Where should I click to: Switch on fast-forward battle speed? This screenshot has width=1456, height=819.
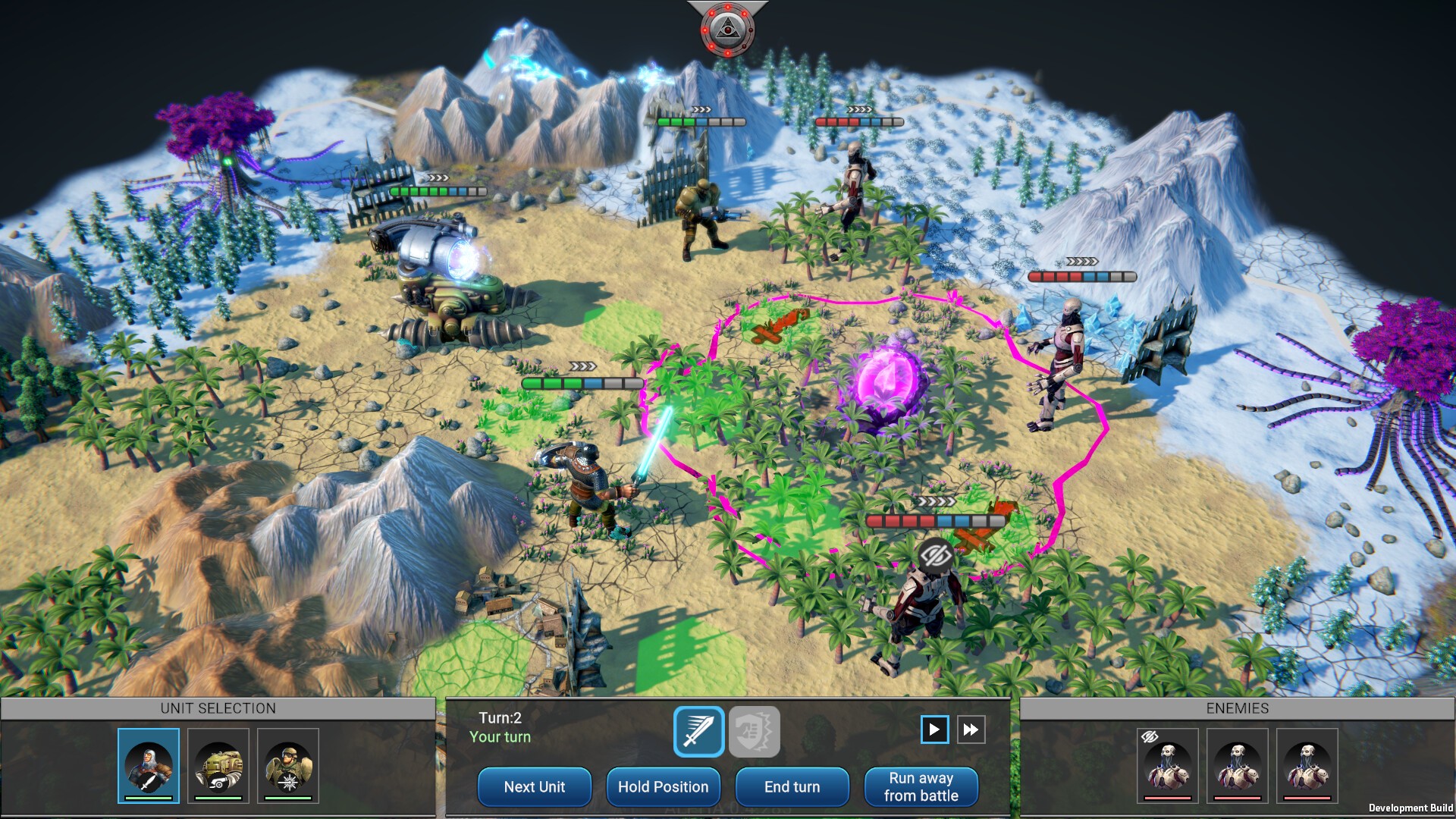pyautogui.click(x=971, y=730)
